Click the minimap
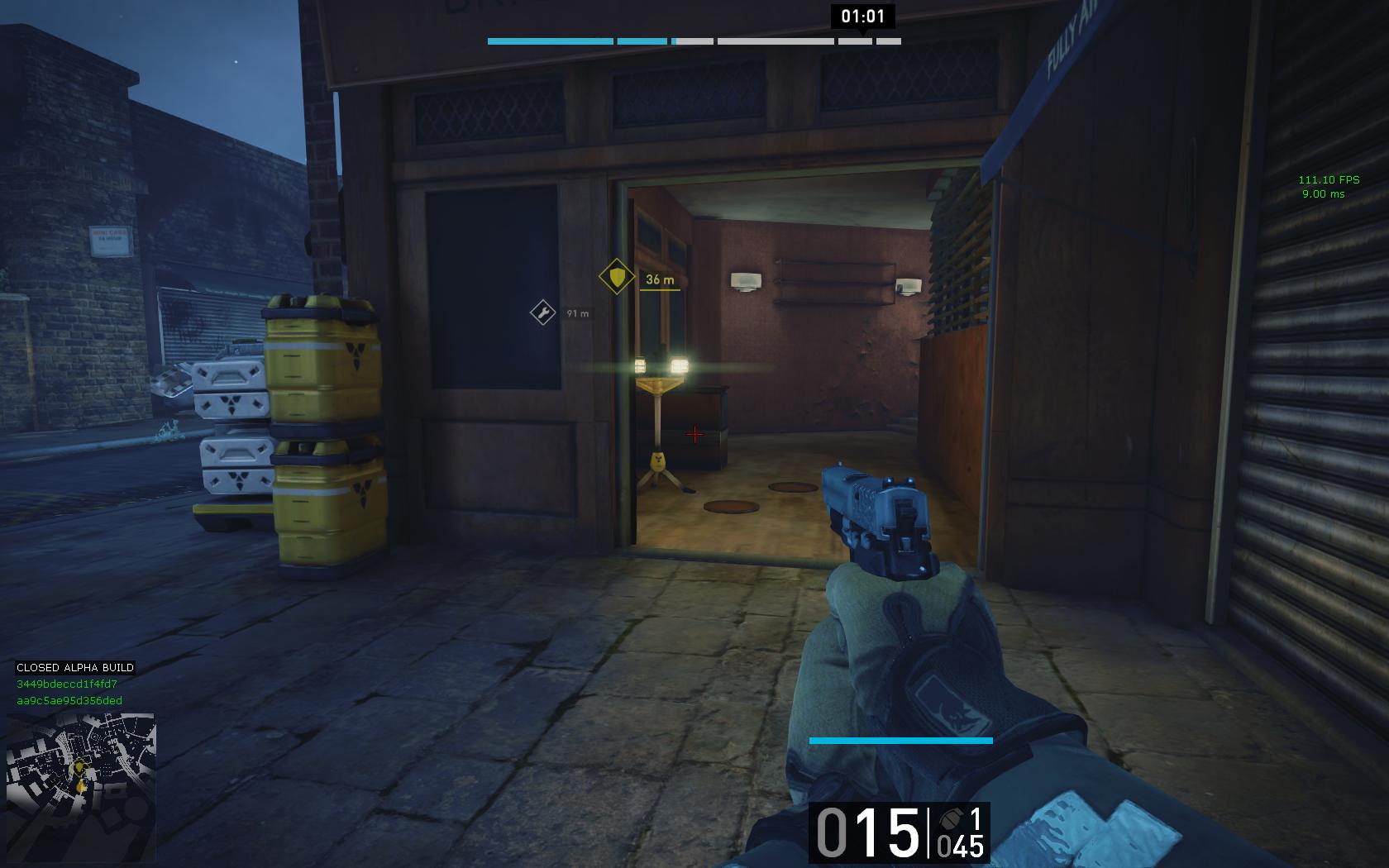Image resolution: width=1389 pixels, height=868 pixels. click(x=80, y=788)
